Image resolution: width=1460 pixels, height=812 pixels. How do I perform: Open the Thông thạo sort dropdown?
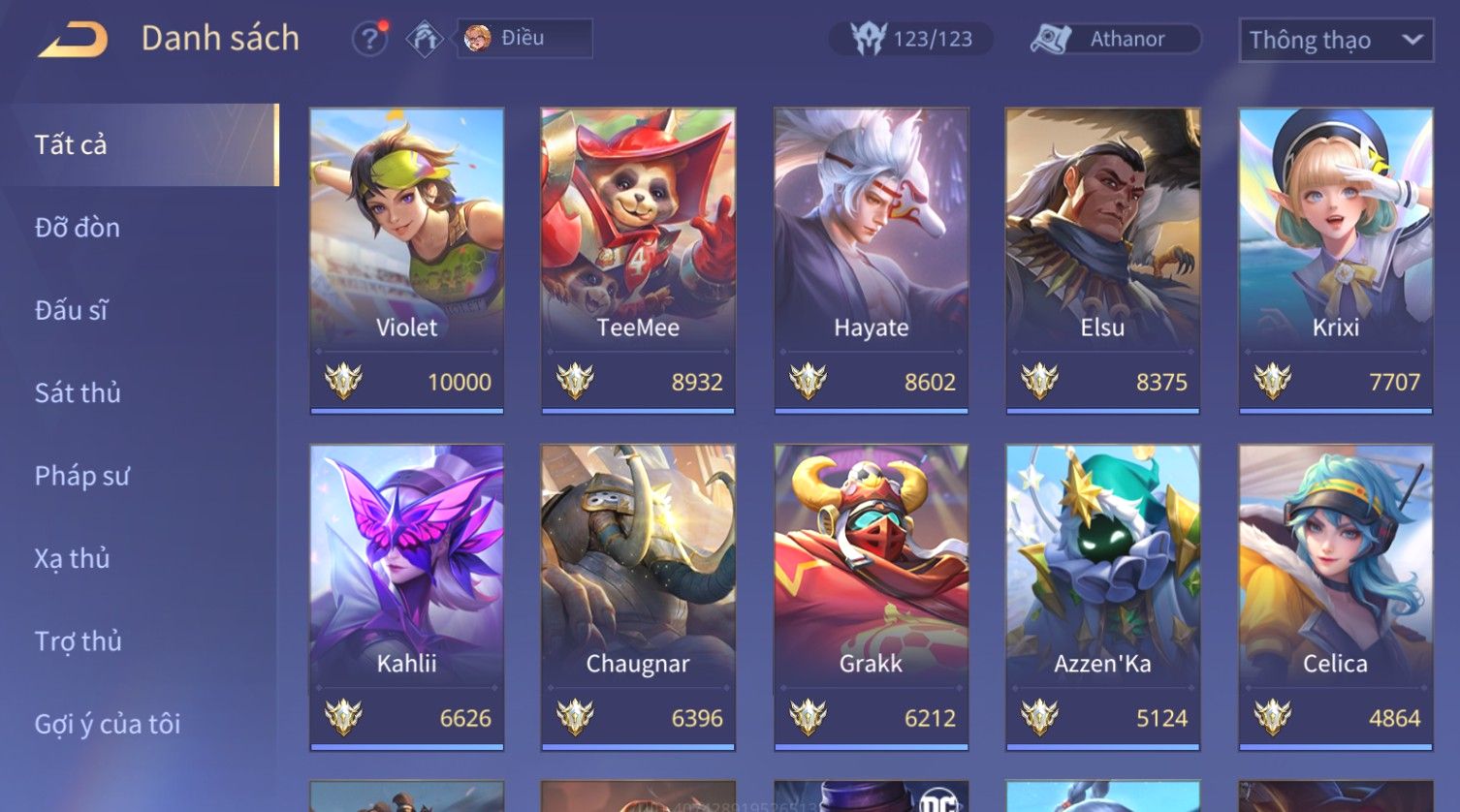click(x=1335, y=40)
